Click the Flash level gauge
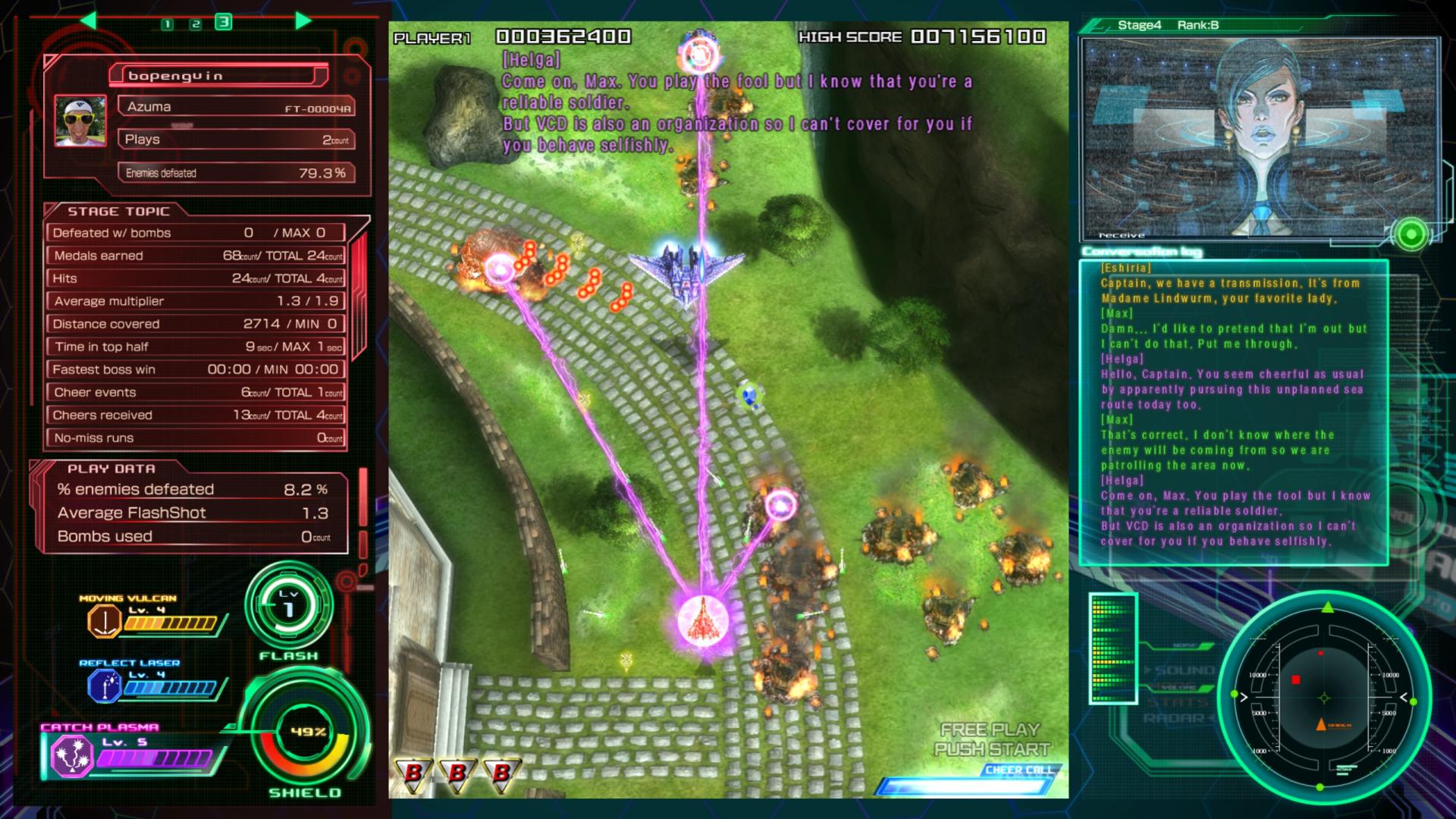The image size is (1456, 819). click(x=289, y=606)
